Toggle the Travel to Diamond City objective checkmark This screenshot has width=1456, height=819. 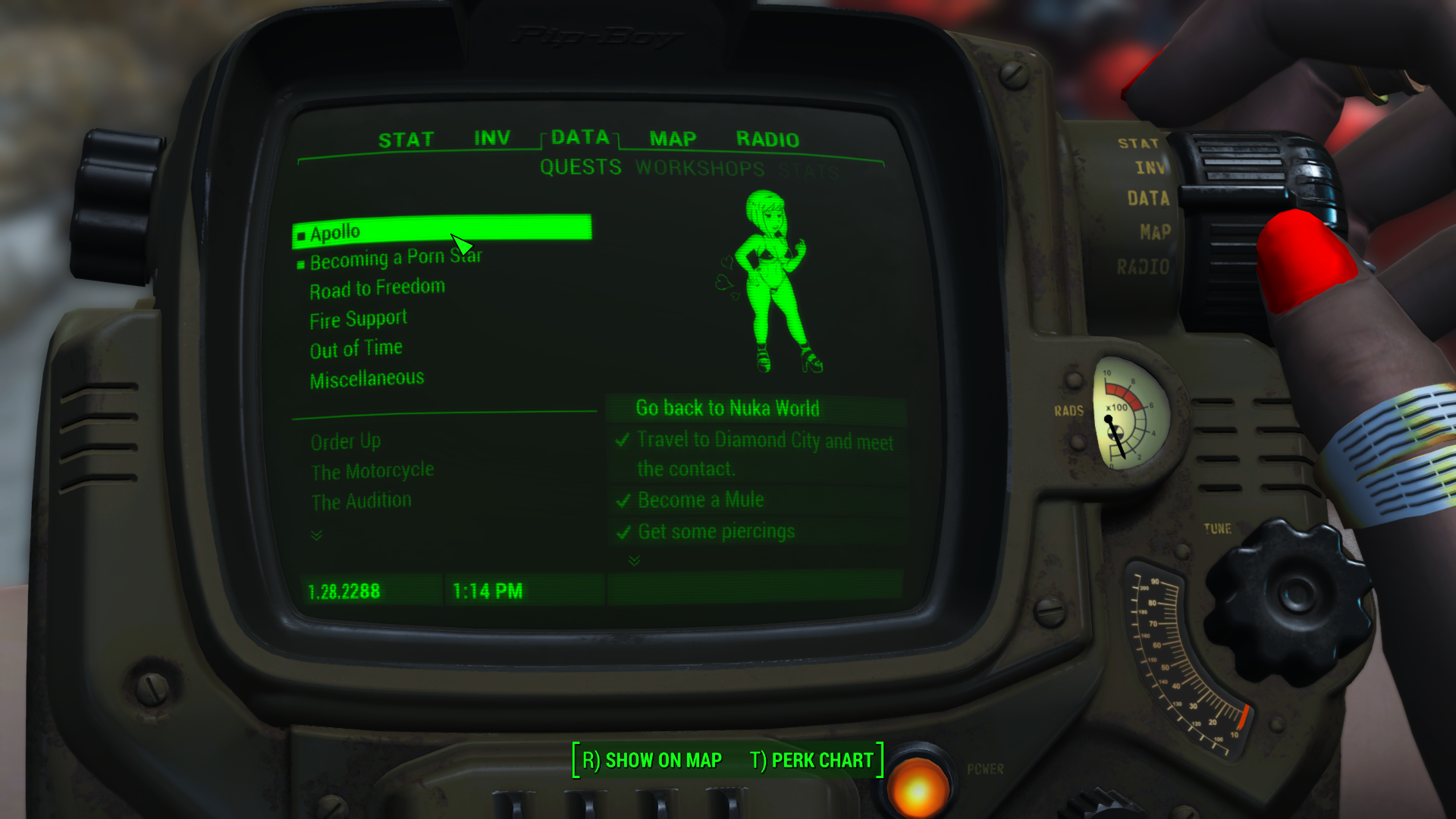point(623,440)
